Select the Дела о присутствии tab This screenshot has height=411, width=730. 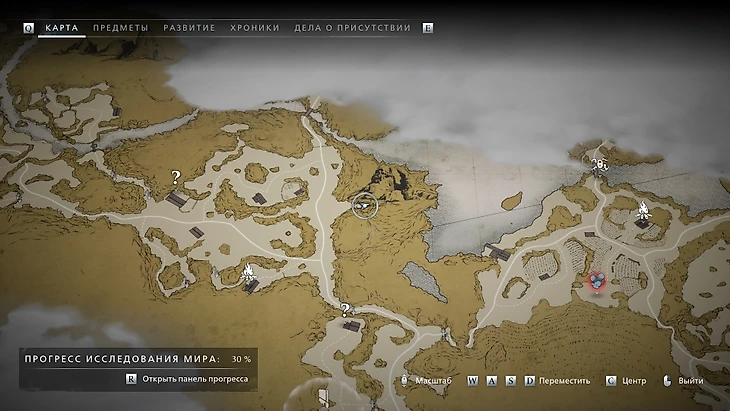[352, 28]
